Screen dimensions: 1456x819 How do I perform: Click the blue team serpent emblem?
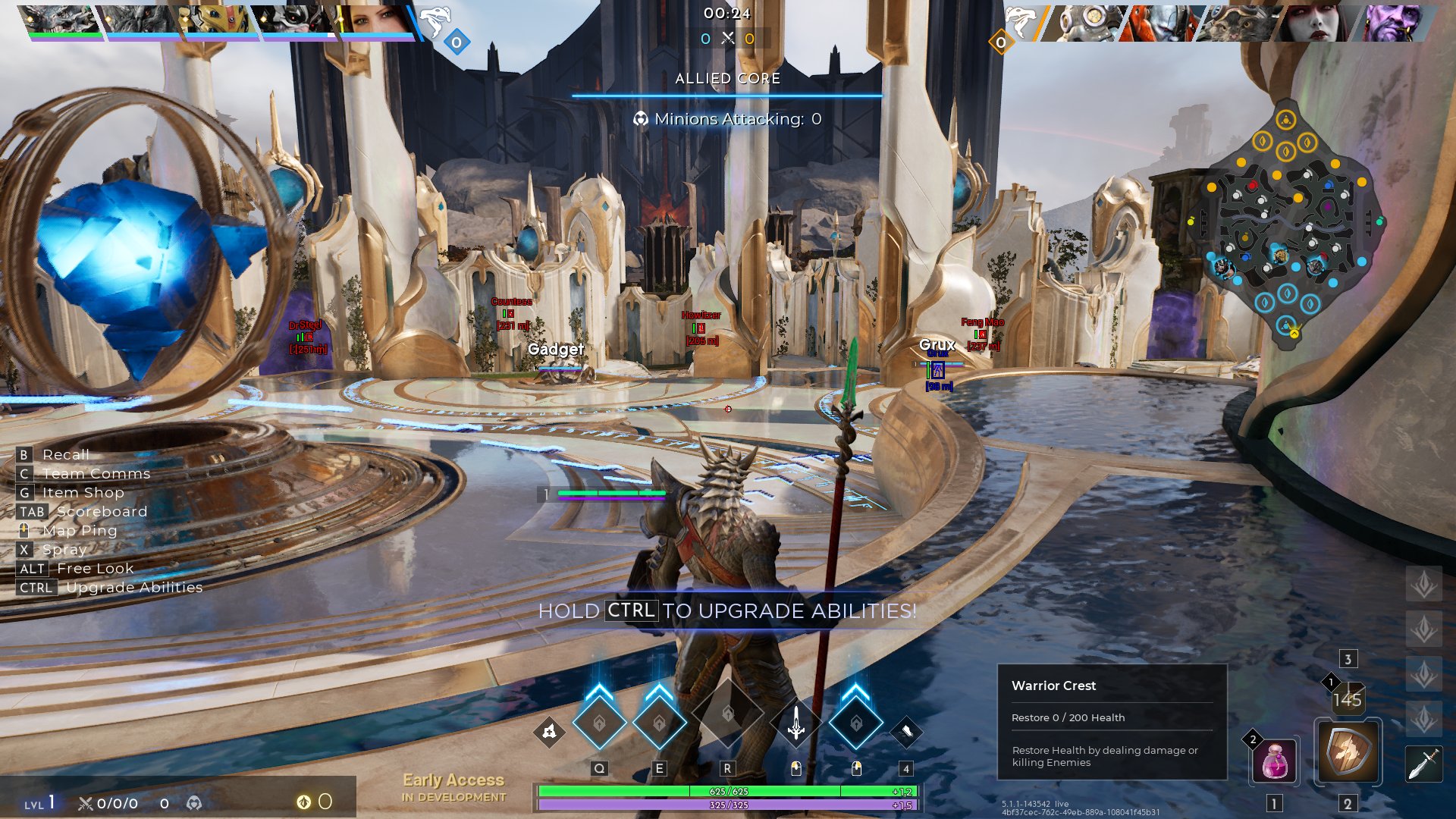435,21
